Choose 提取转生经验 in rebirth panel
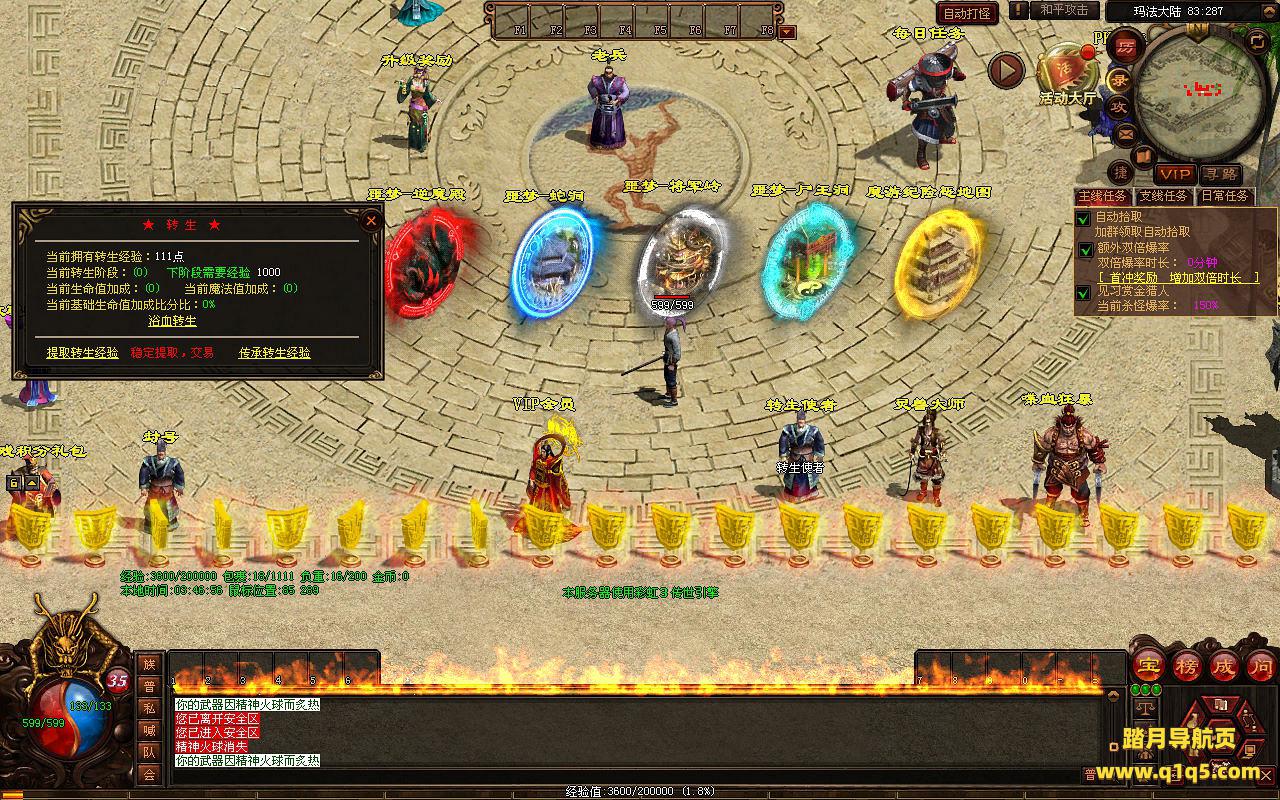The height and width of the screenshot is (800, 1280). click(x=82, y=353)
